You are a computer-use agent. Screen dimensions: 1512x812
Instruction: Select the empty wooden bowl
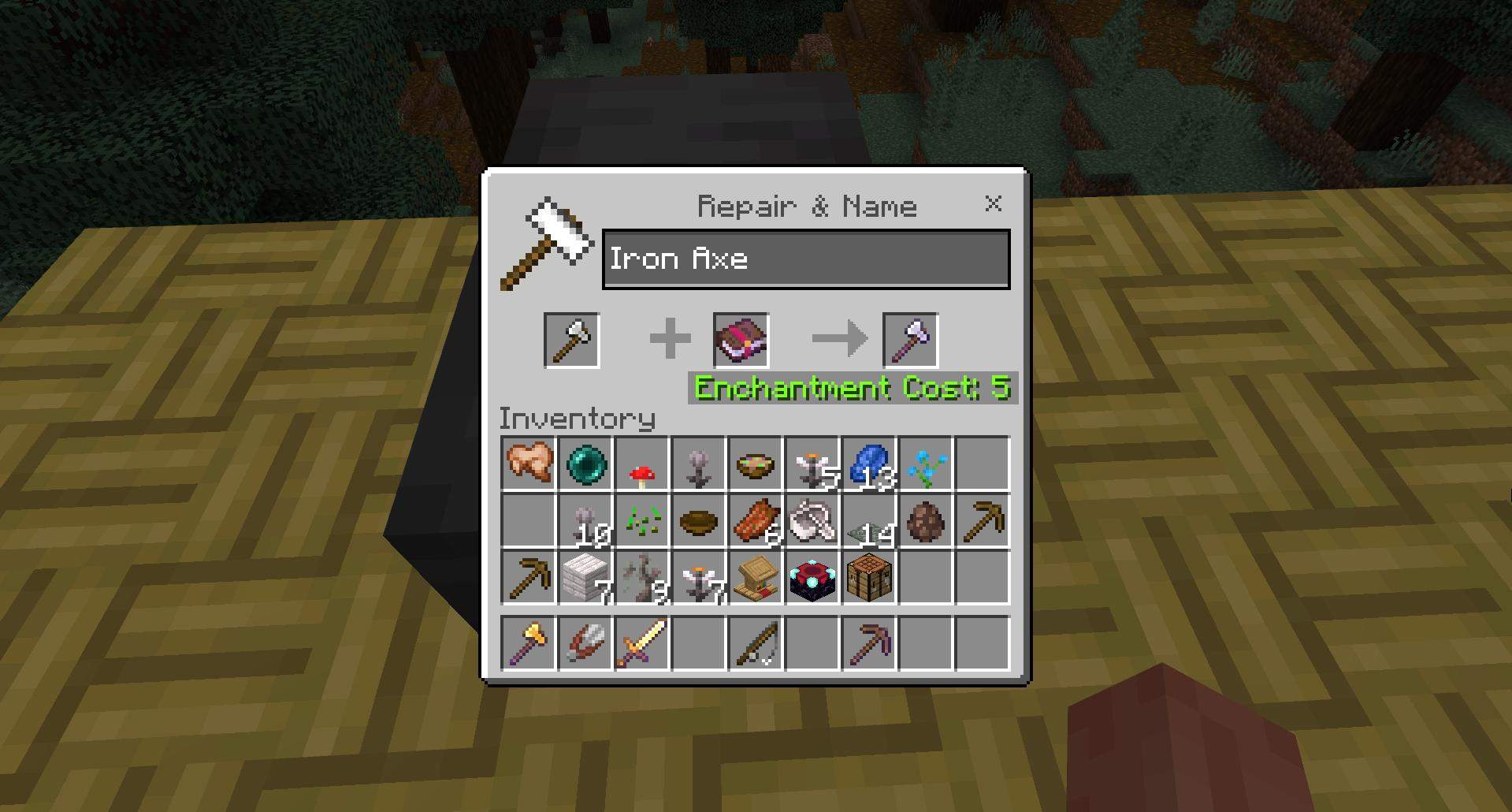pos(699,521)
